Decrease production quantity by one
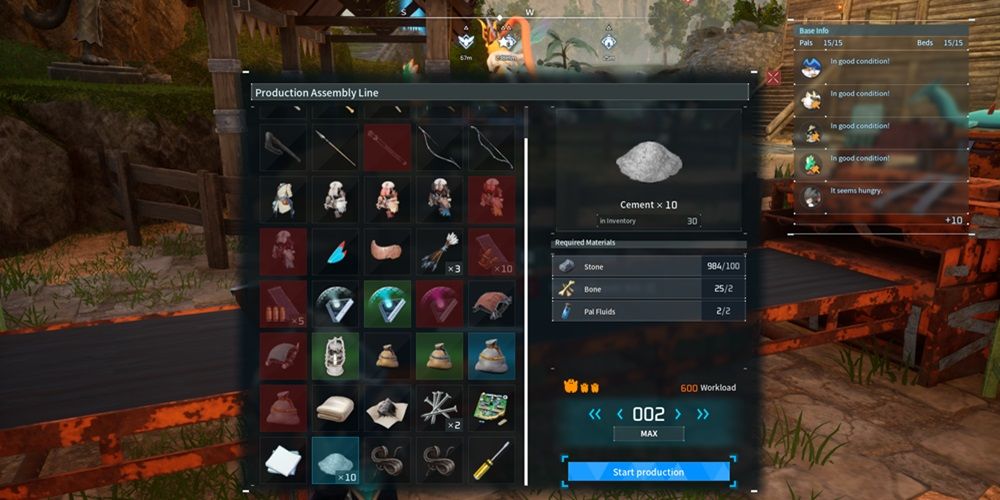Viewport: 1000px width, 500px height. pyautogui.click(x=620, y=414)
